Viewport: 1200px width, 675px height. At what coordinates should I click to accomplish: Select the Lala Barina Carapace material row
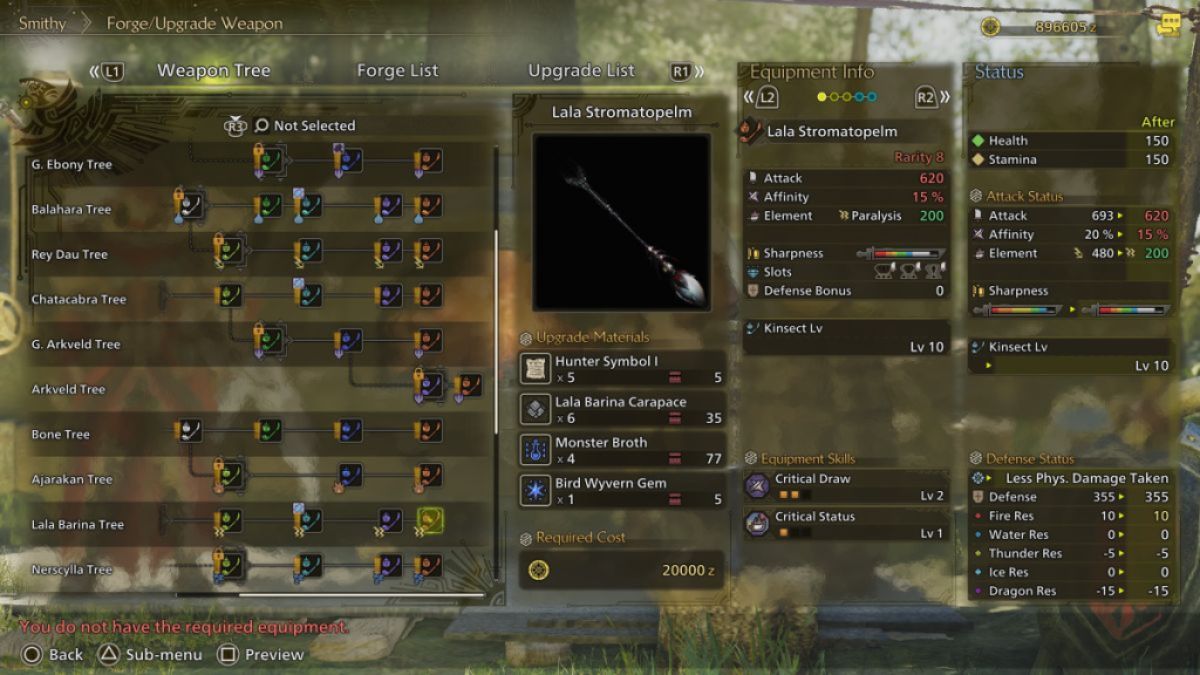click(623, 410)
